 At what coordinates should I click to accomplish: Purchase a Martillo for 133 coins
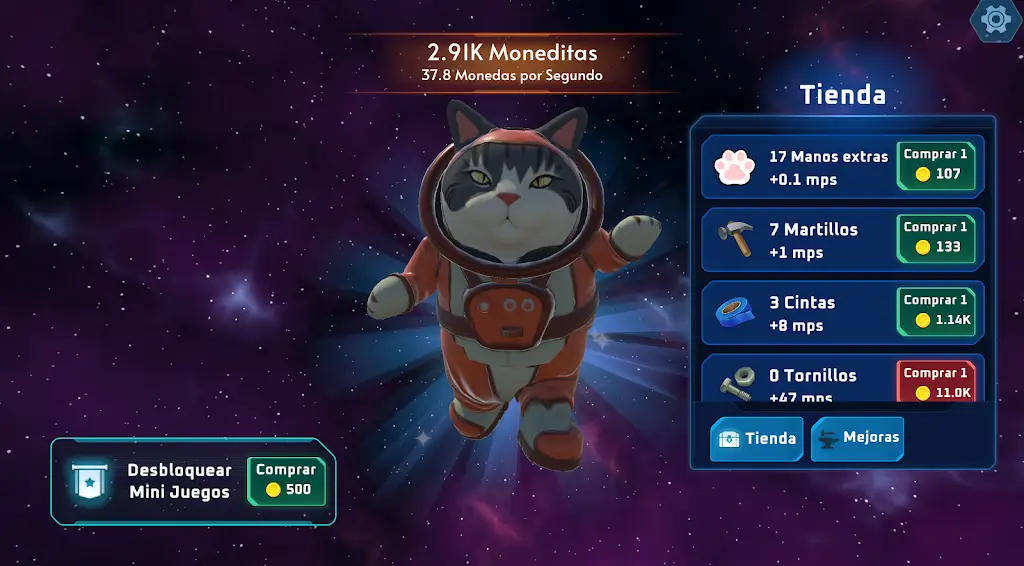click(x=936, y=238)
